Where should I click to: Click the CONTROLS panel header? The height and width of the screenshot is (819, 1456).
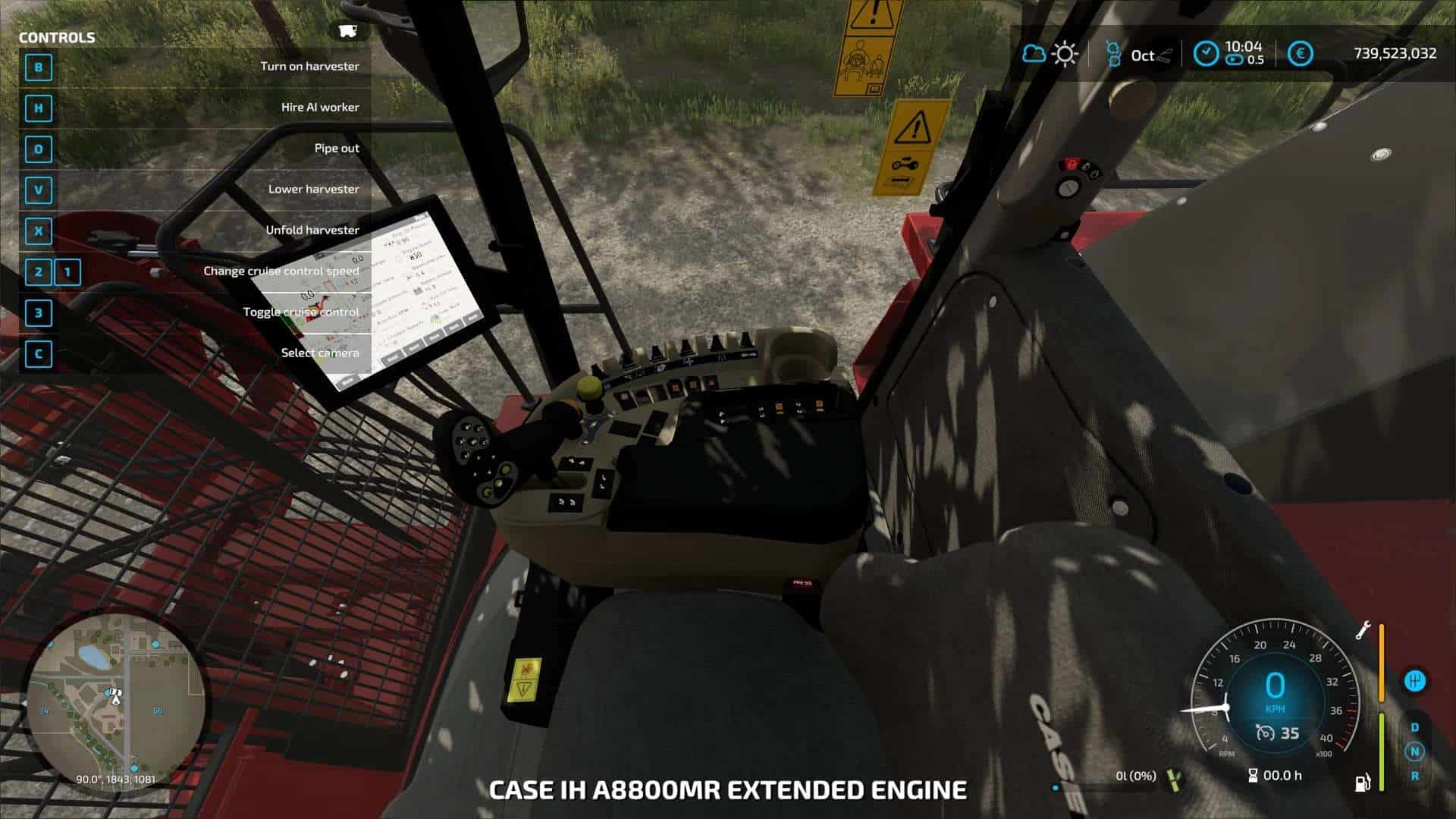pos(57,36)
